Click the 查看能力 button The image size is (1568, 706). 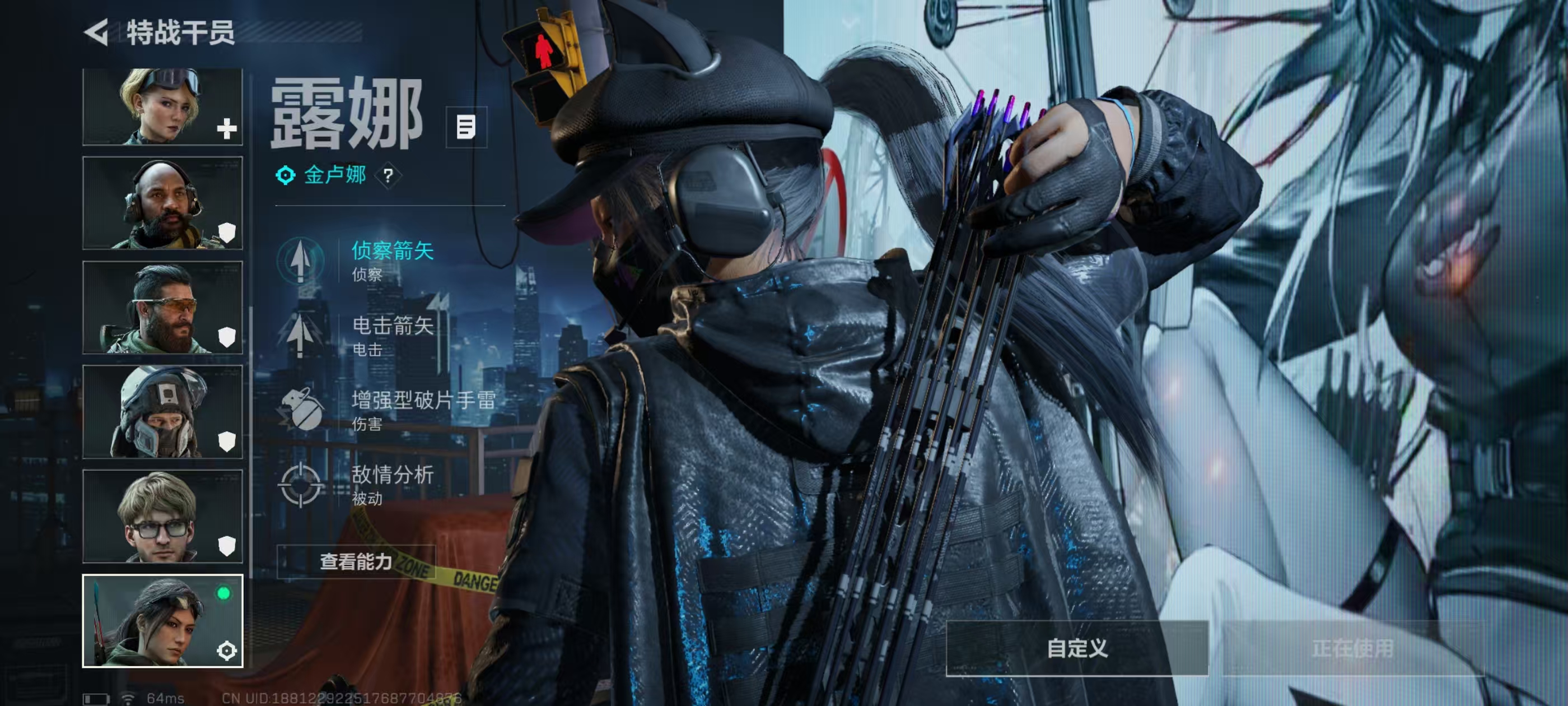356,561
